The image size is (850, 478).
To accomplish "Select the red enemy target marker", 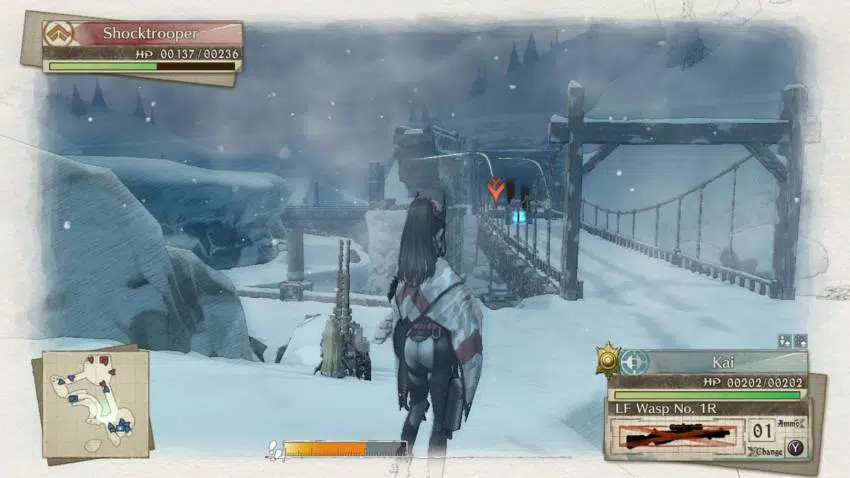I will [x=494, y=187].
